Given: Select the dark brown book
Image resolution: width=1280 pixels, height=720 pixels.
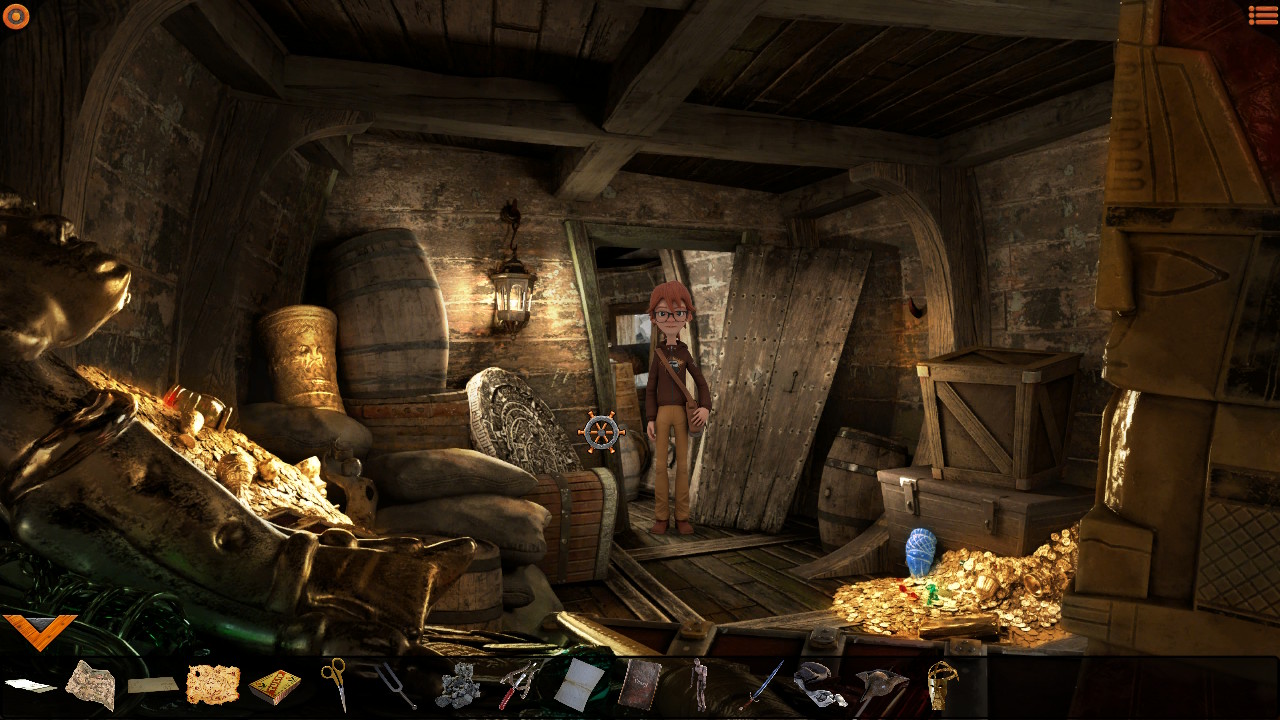Looking at the screenshot, I should pyautogui.click(x=638, y=685).
